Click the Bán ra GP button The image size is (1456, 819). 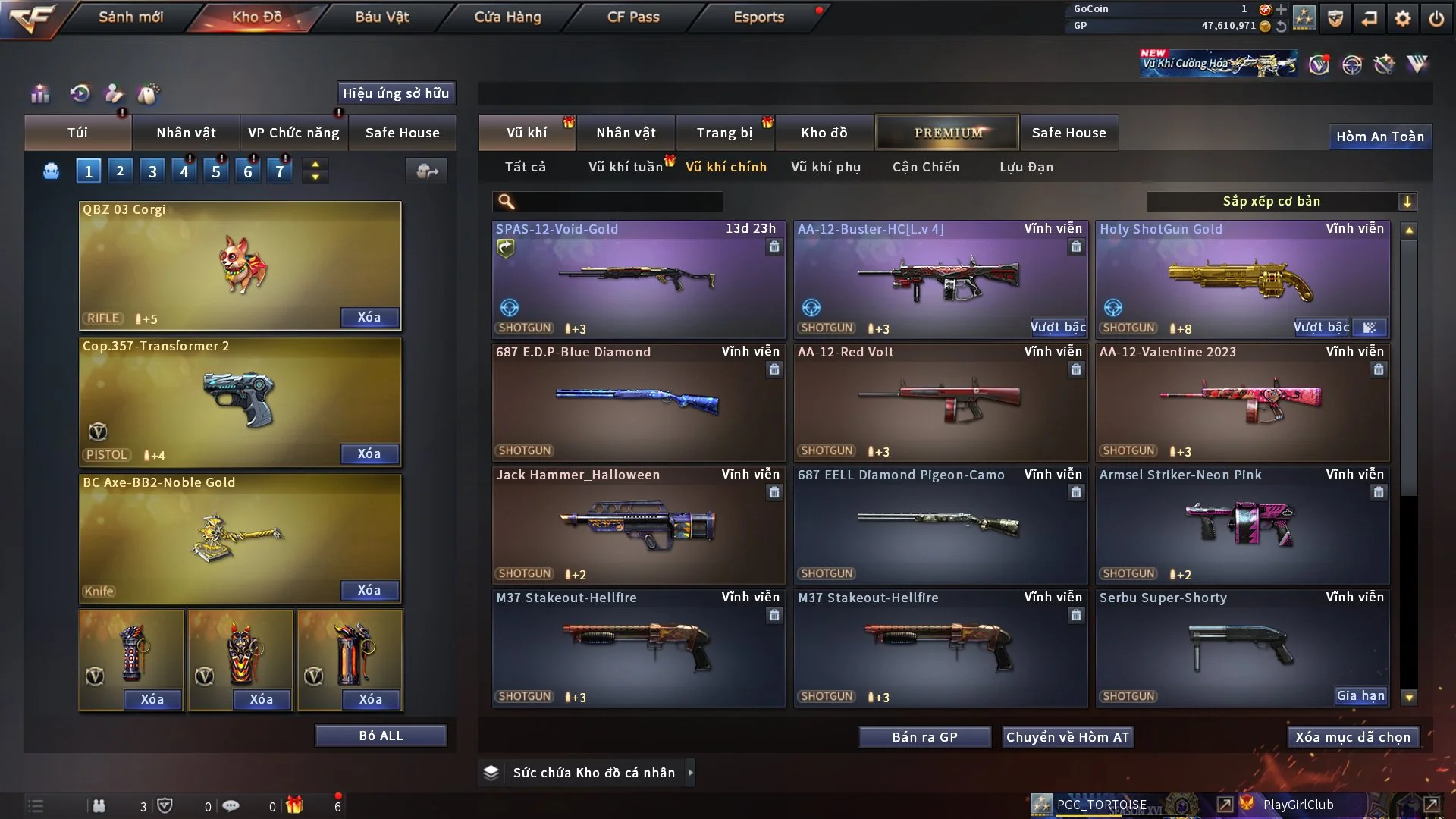(924, 737)
